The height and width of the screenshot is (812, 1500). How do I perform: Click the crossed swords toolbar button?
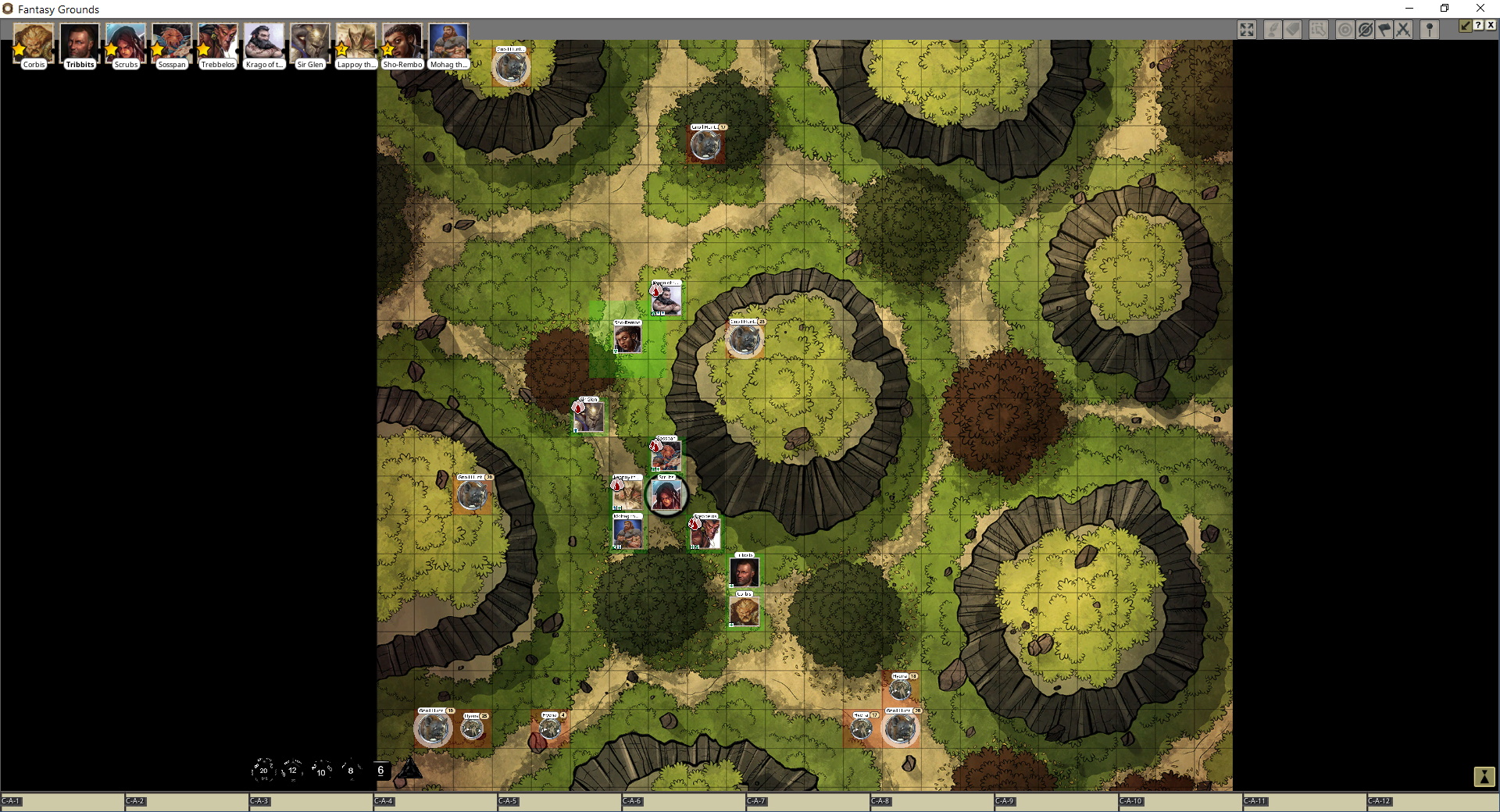tap(1403, 30)
